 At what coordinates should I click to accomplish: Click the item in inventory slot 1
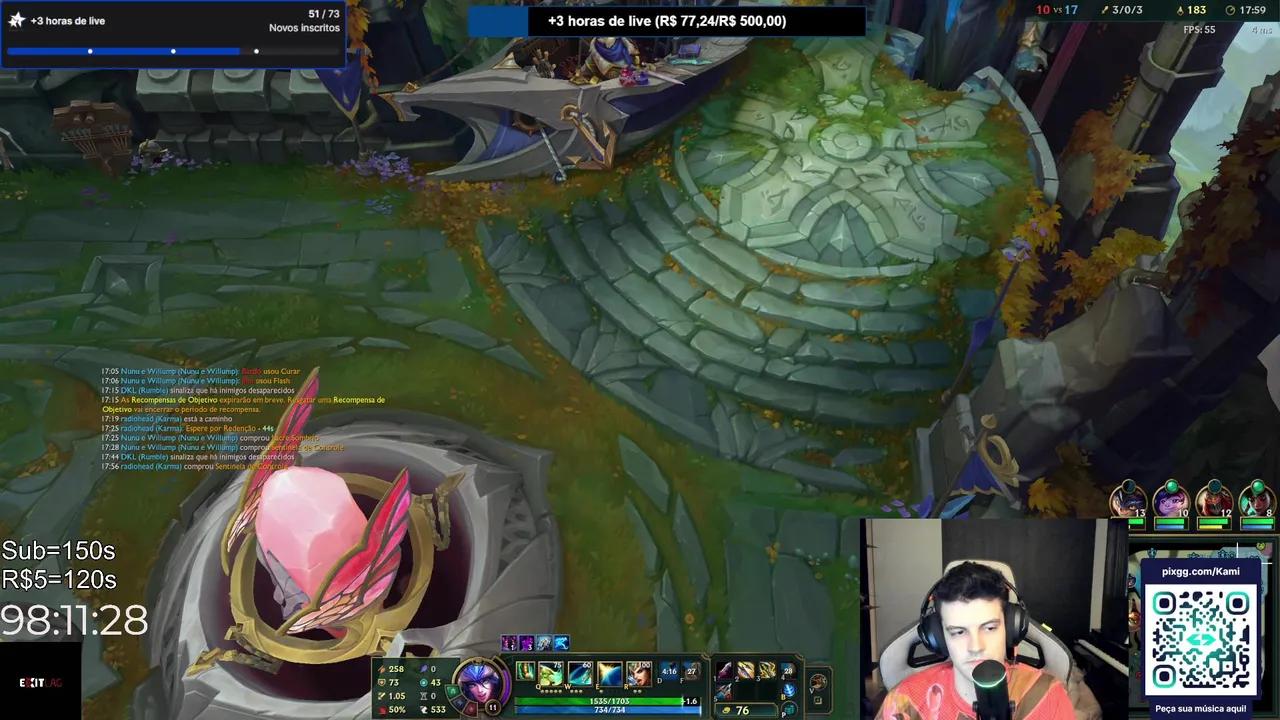(x=725, y=670)
